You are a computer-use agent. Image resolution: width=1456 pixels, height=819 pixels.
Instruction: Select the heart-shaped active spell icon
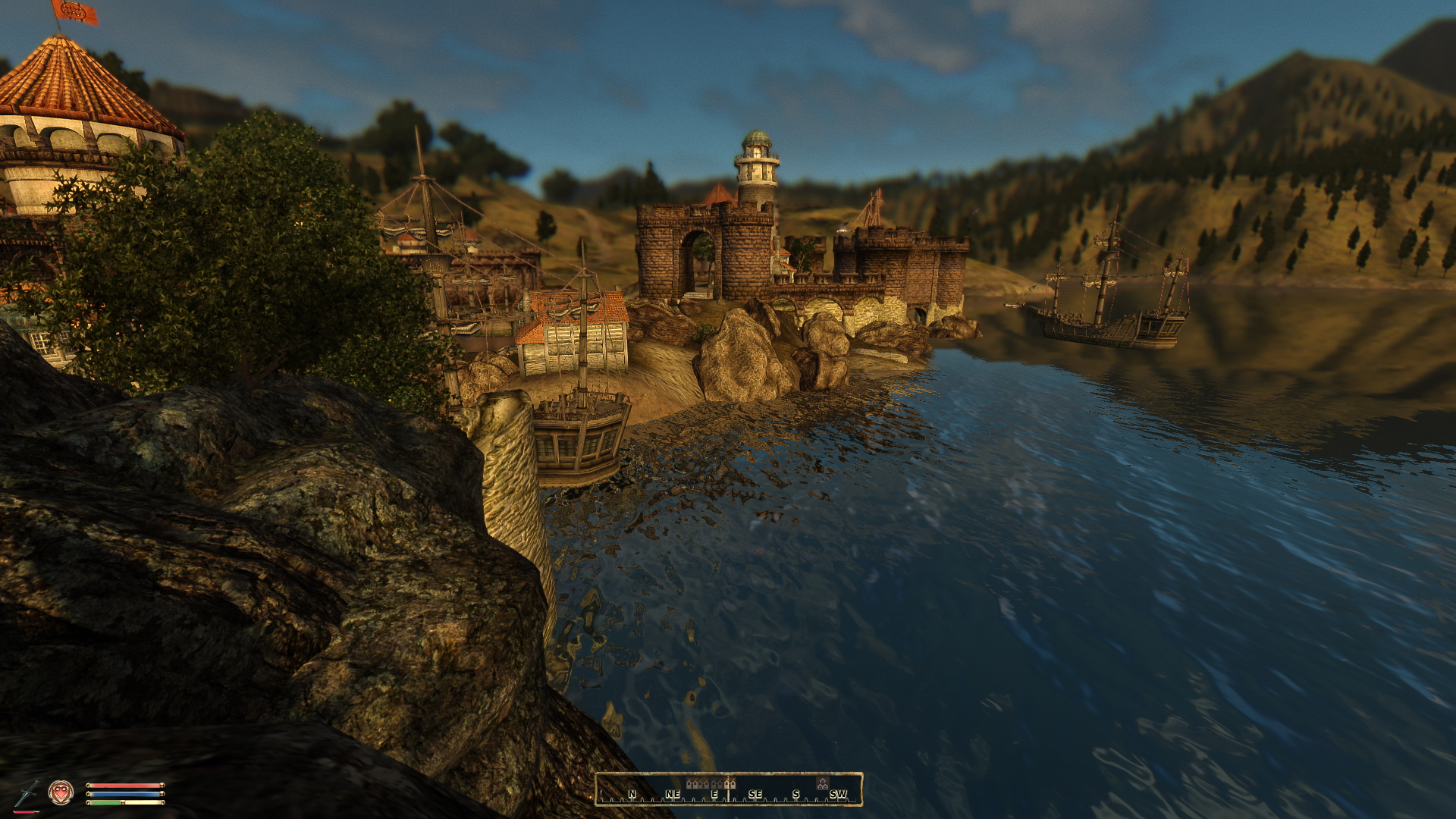pyautogui.click(x=61, y=792)
